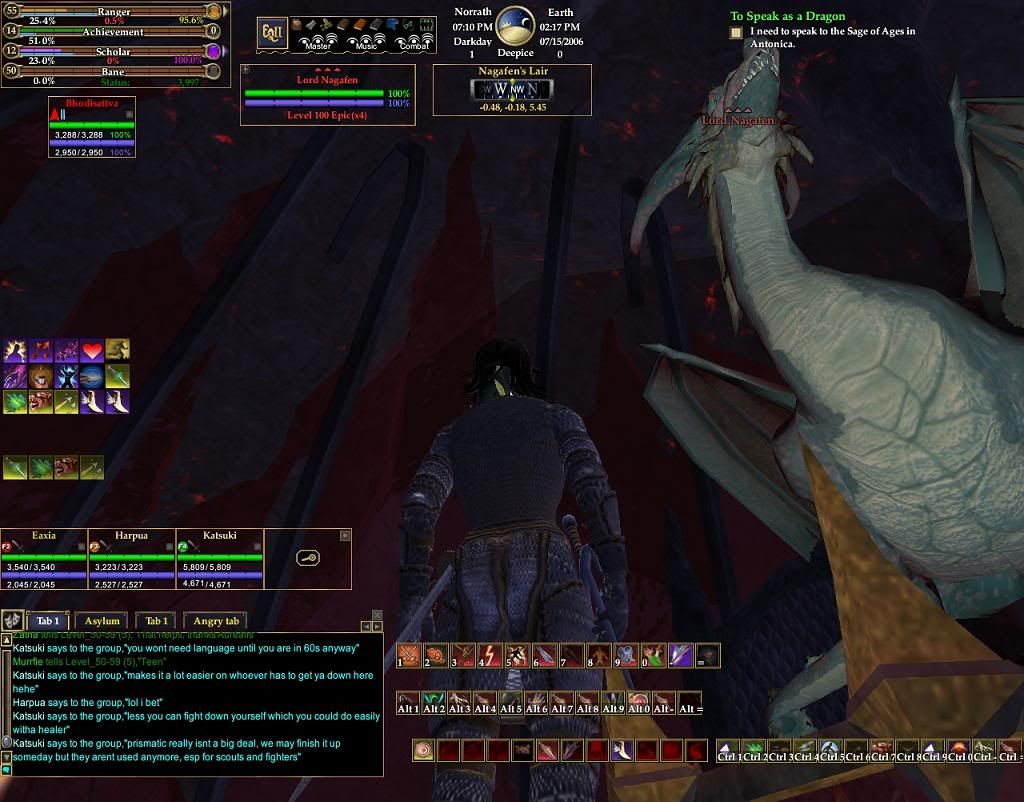Switch to the Asylum chat tab

point(102,621)
